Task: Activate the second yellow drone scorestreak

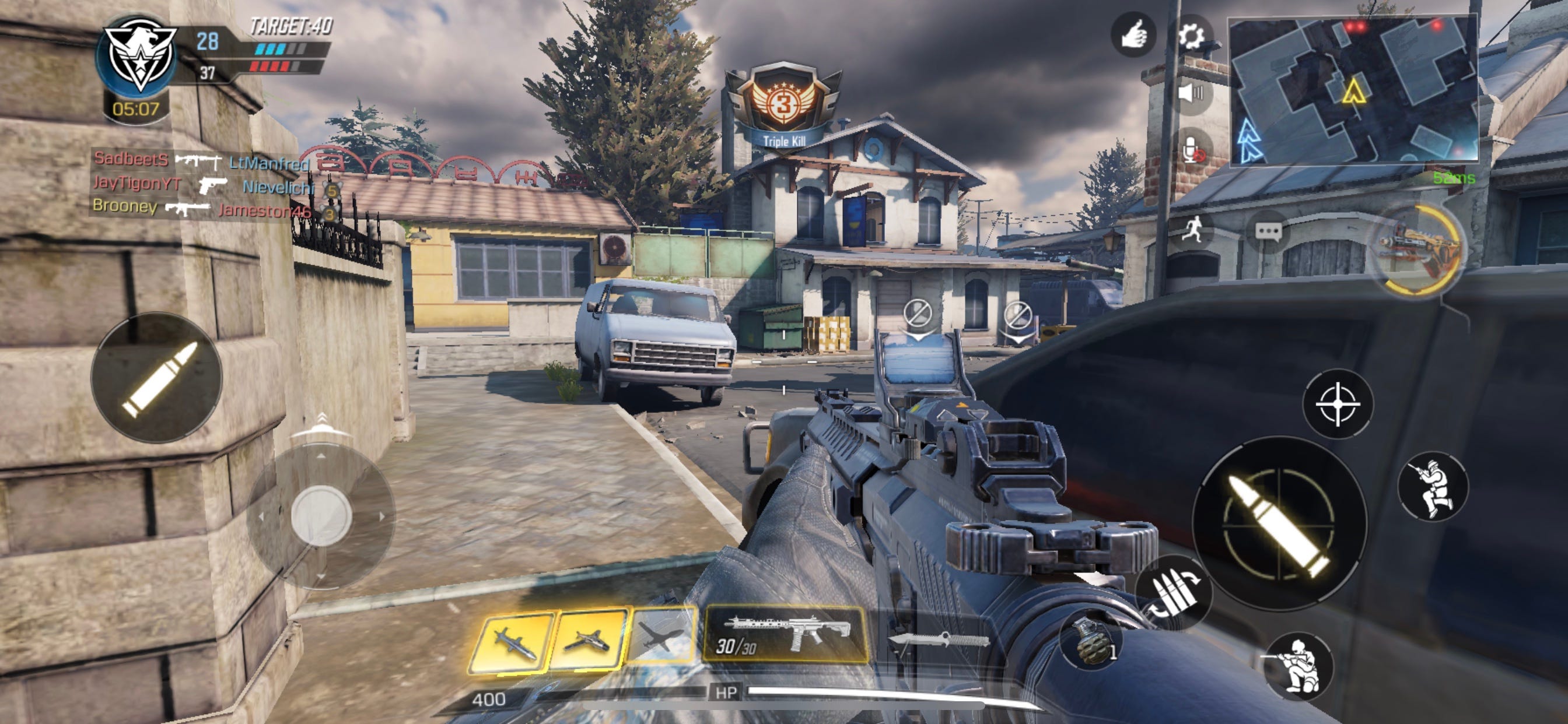Action: 588,639
